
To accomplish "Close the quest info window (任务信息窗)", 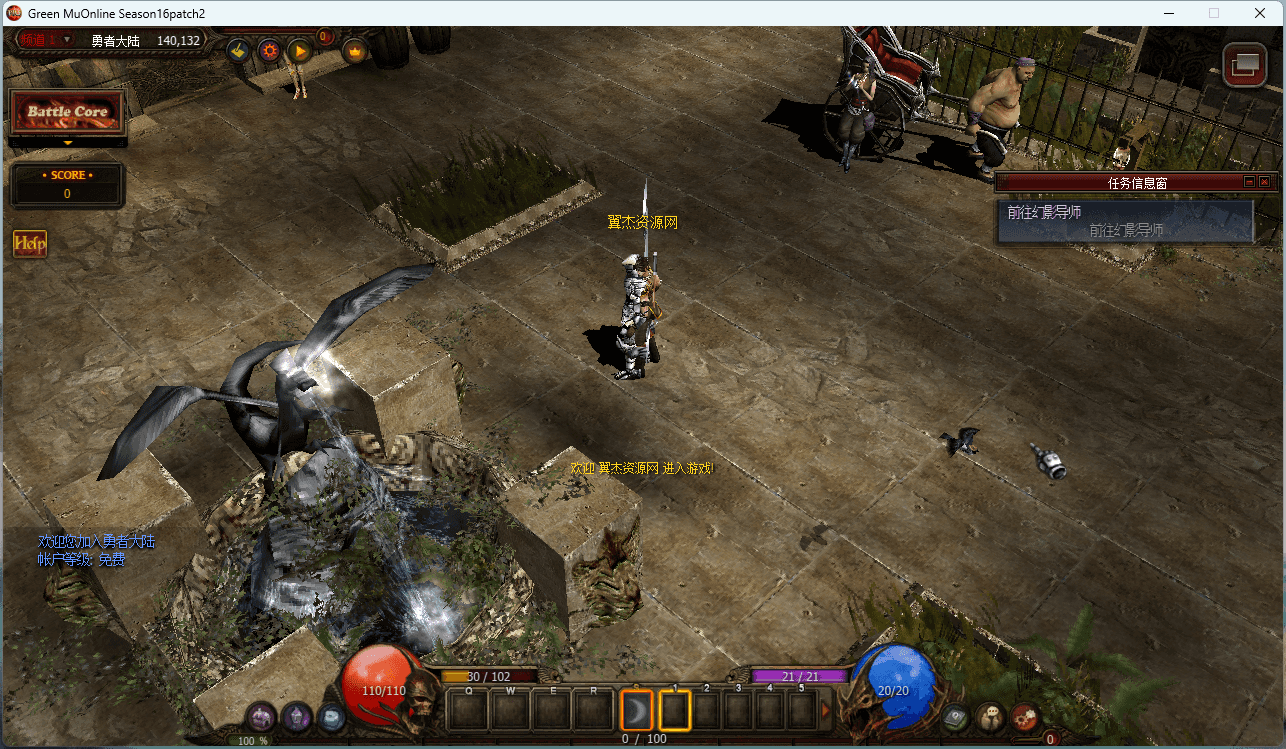I will (x=1264, y=182).
